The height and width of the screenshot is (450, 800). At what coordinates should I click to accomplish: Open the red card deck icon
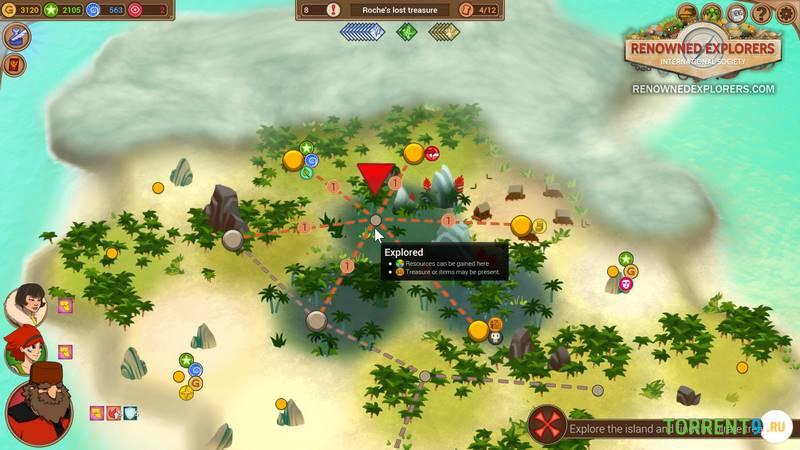(16, 66)
